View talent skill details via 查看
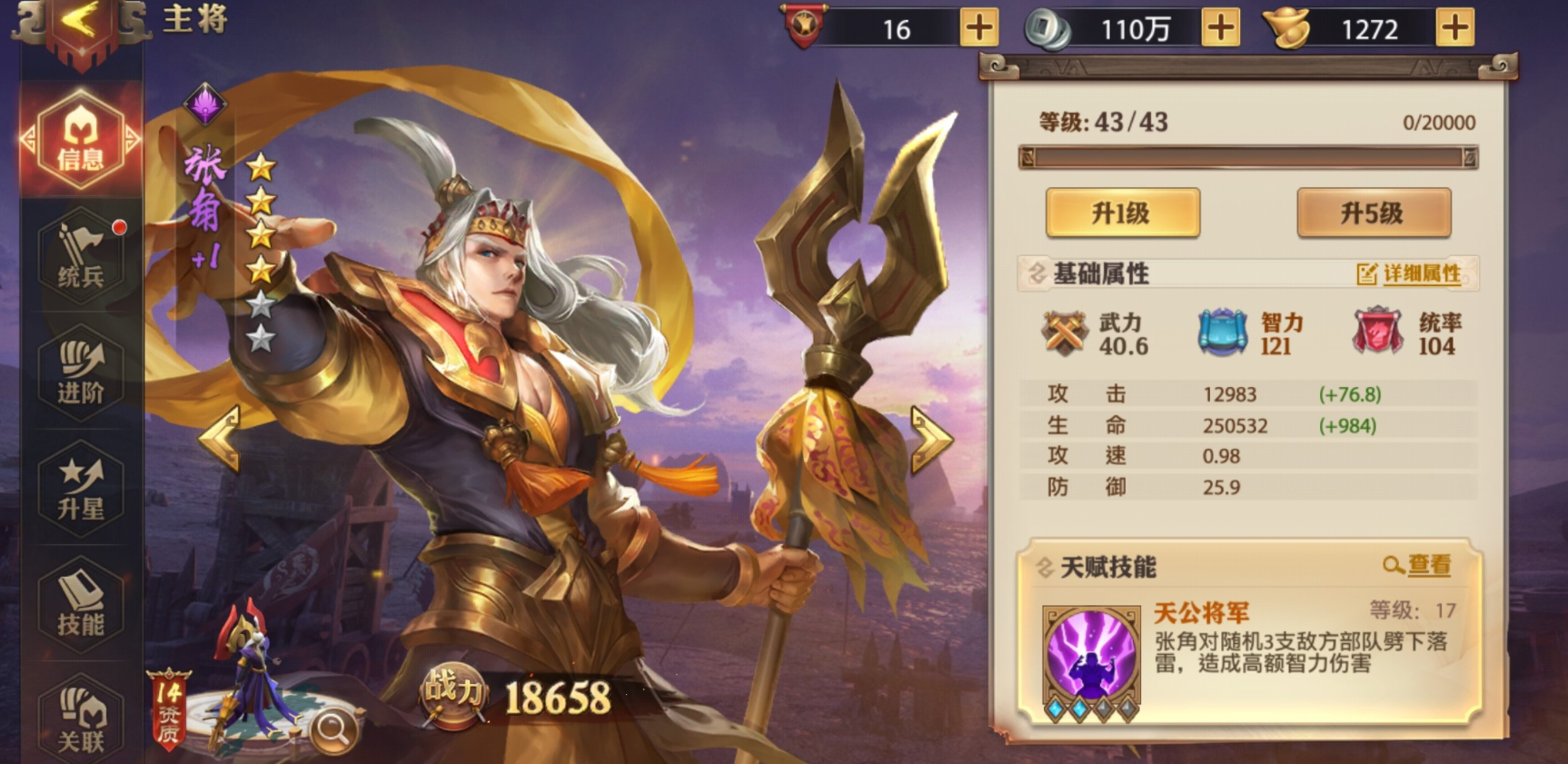The width and height of the screenshot is (1568, 764). coord(1418,566)
